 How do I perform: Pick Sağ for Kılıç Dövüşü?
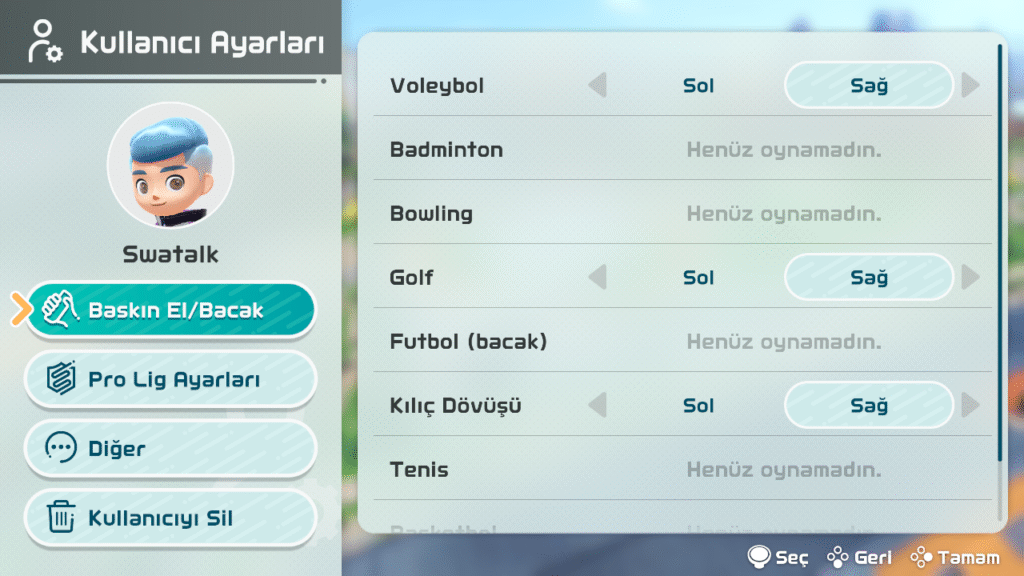[869, 406]
